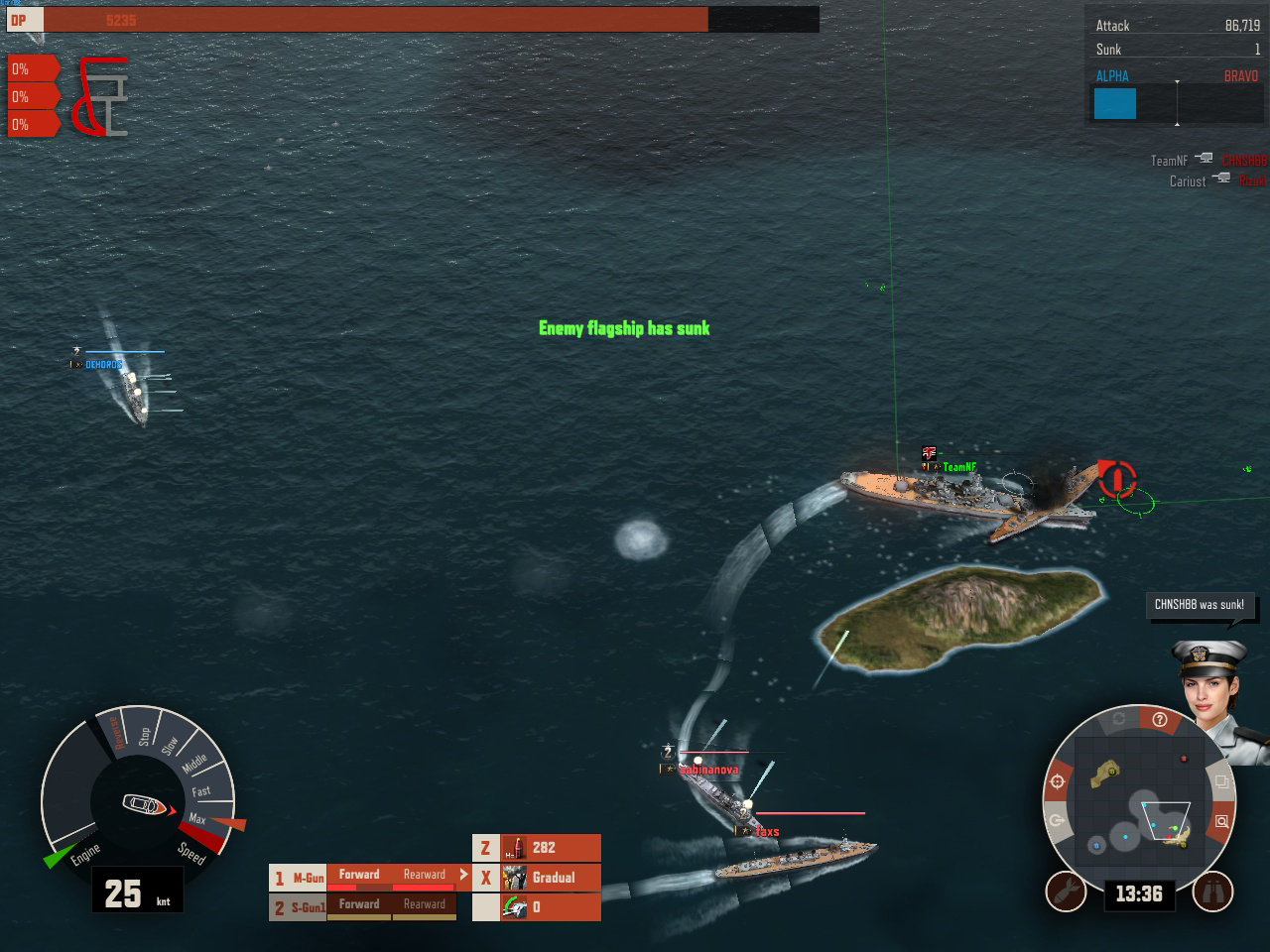
Task: Set S-Gun1 to Forward firing
Action: [x=359, y=904]
